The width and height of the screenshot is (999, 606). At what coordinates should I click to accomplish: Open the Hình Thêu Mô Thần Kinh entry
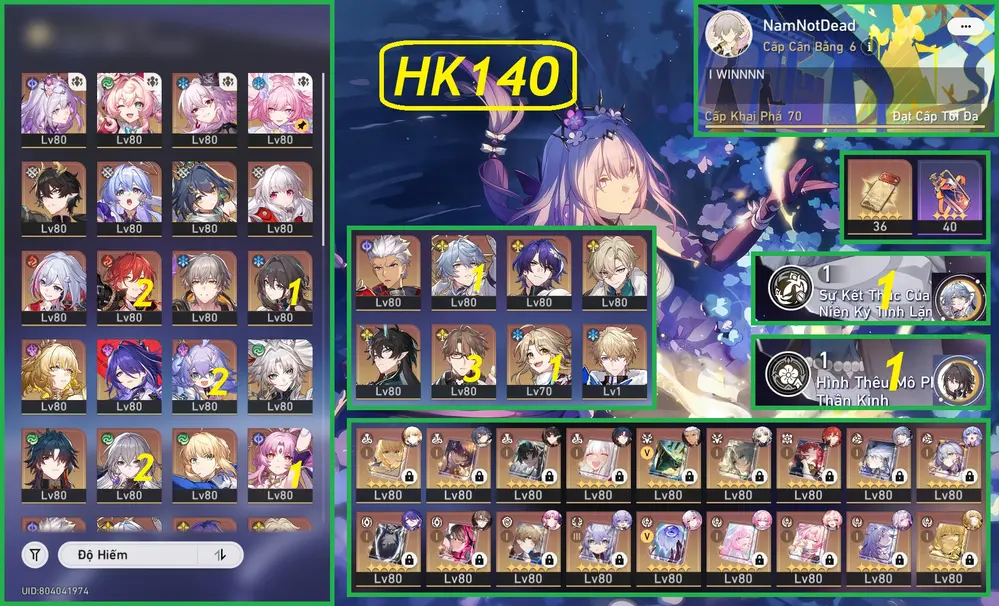[870, 372]
